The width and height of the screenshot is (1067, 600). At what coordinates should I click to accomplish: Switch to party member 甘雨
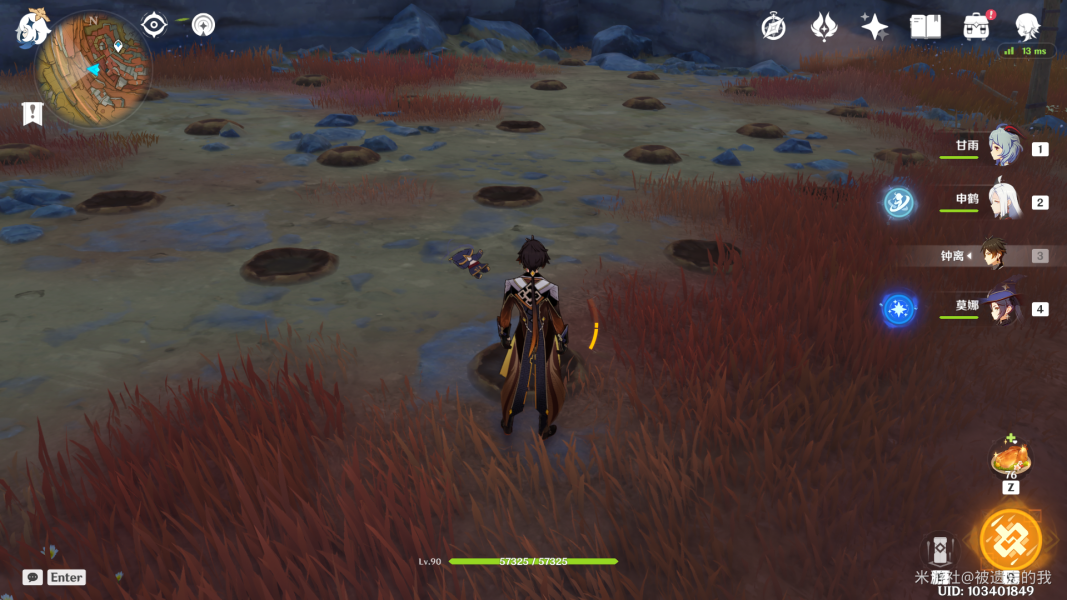tap(1003, 147)
